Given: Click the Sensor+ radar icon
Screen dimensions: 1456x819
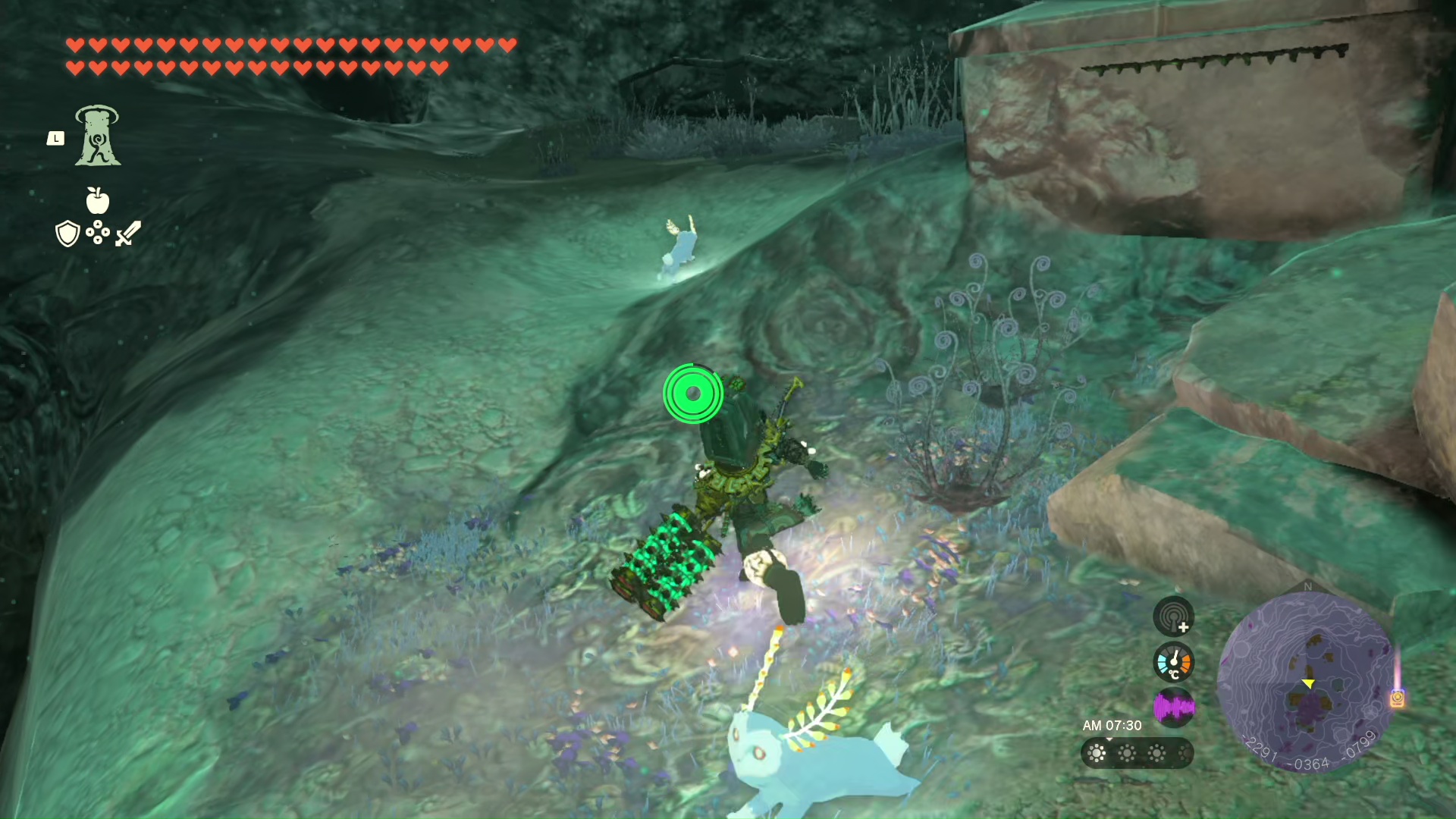Looking at the screenshot, I should pyautogui.click(x=1173, y=616).
